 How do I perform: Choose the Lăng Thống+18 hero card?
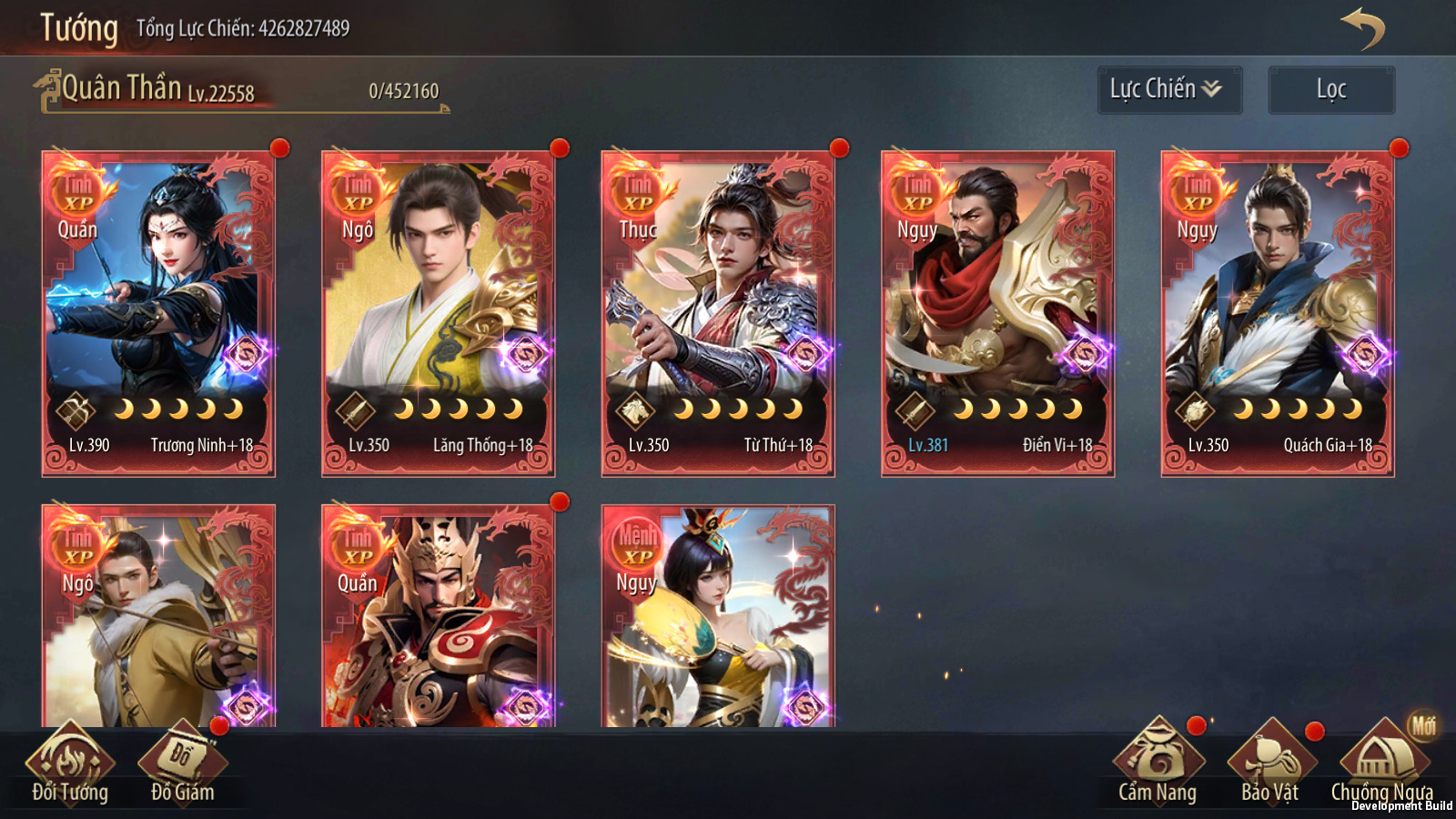click(438, 313)
